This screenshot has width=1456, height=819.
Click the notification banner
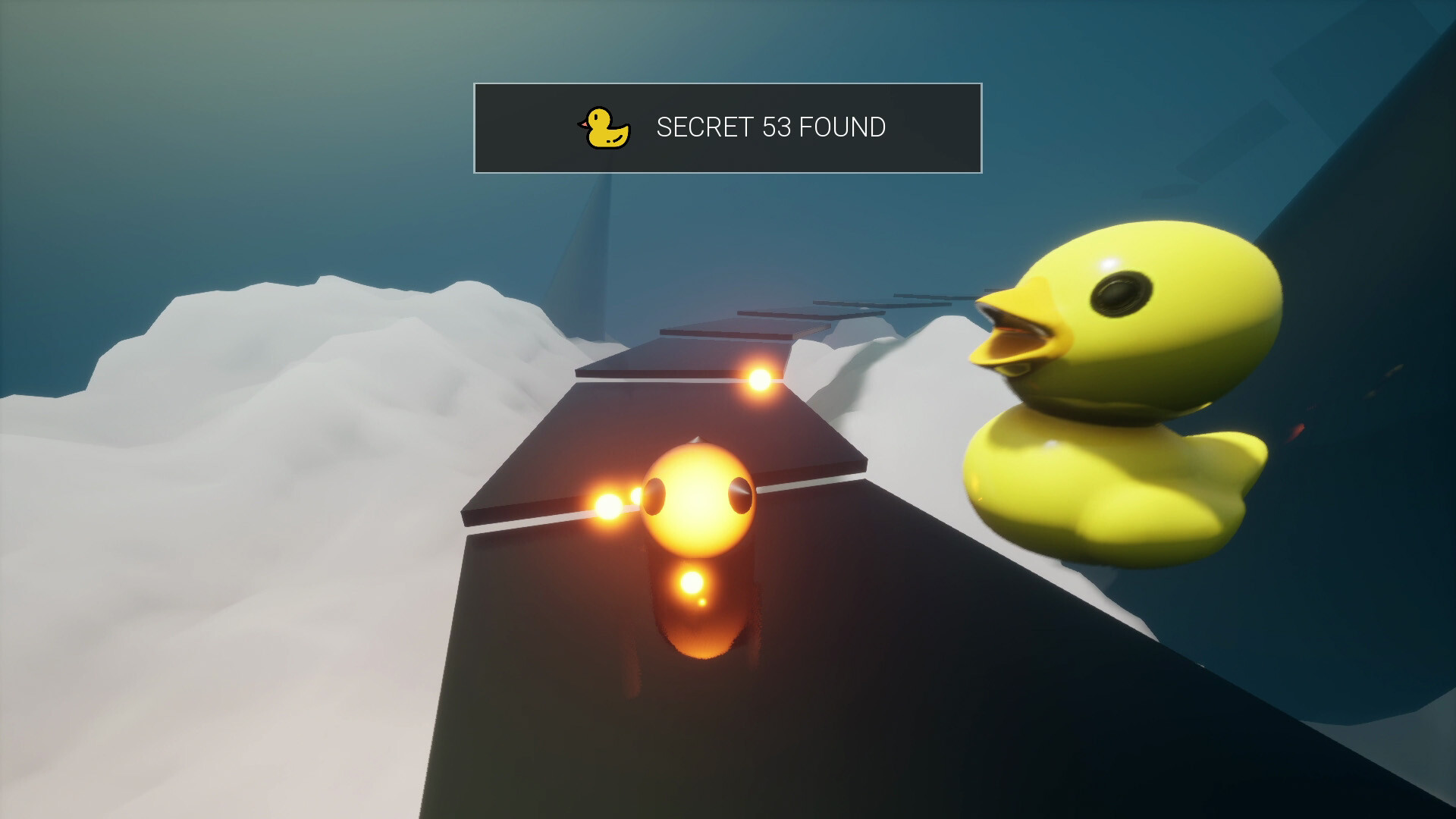[728, 129]
